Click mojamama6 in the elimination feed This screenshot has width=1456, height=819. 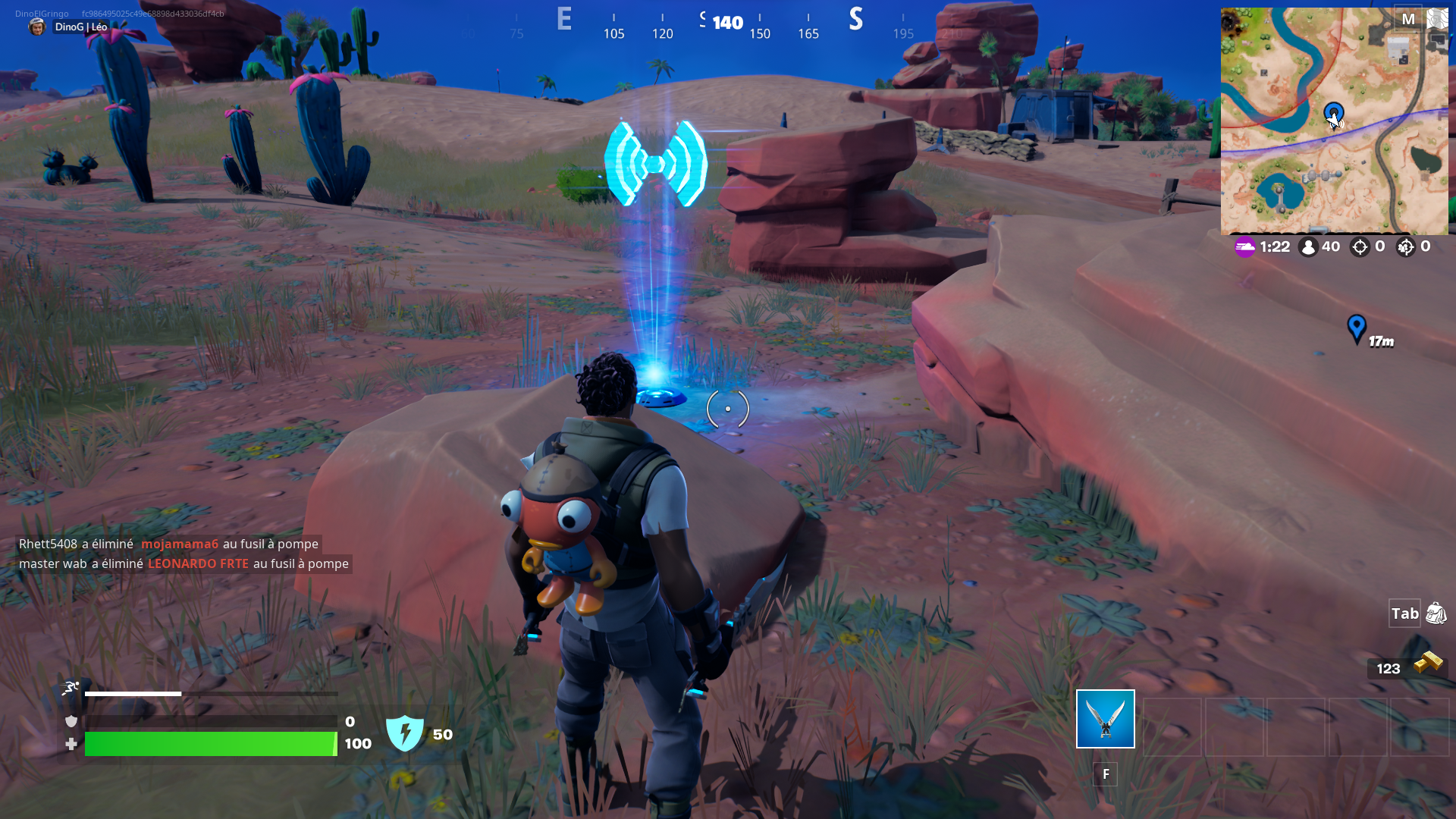181,544
